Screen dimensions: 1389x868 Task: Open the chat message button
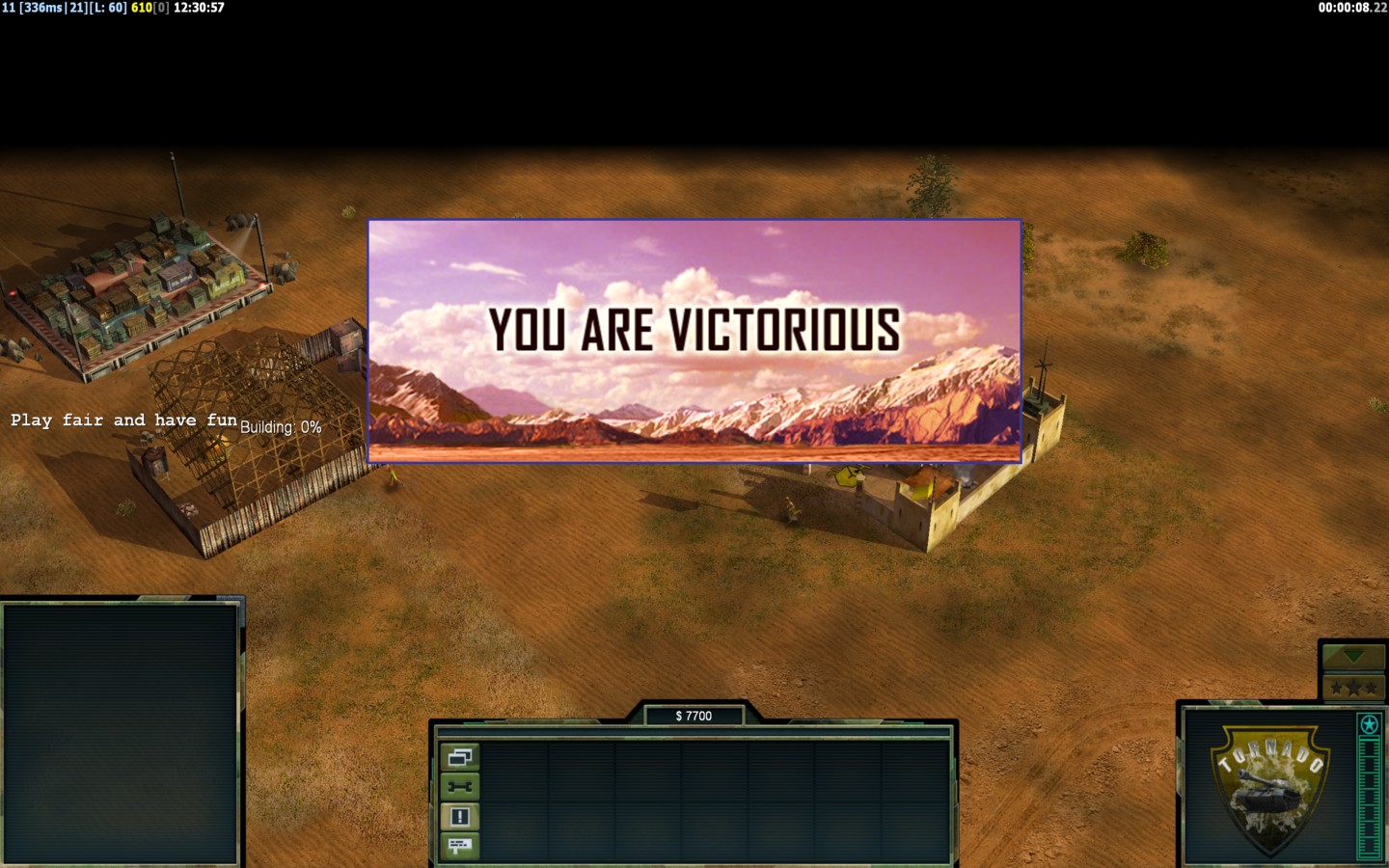[x=459, y=846]
